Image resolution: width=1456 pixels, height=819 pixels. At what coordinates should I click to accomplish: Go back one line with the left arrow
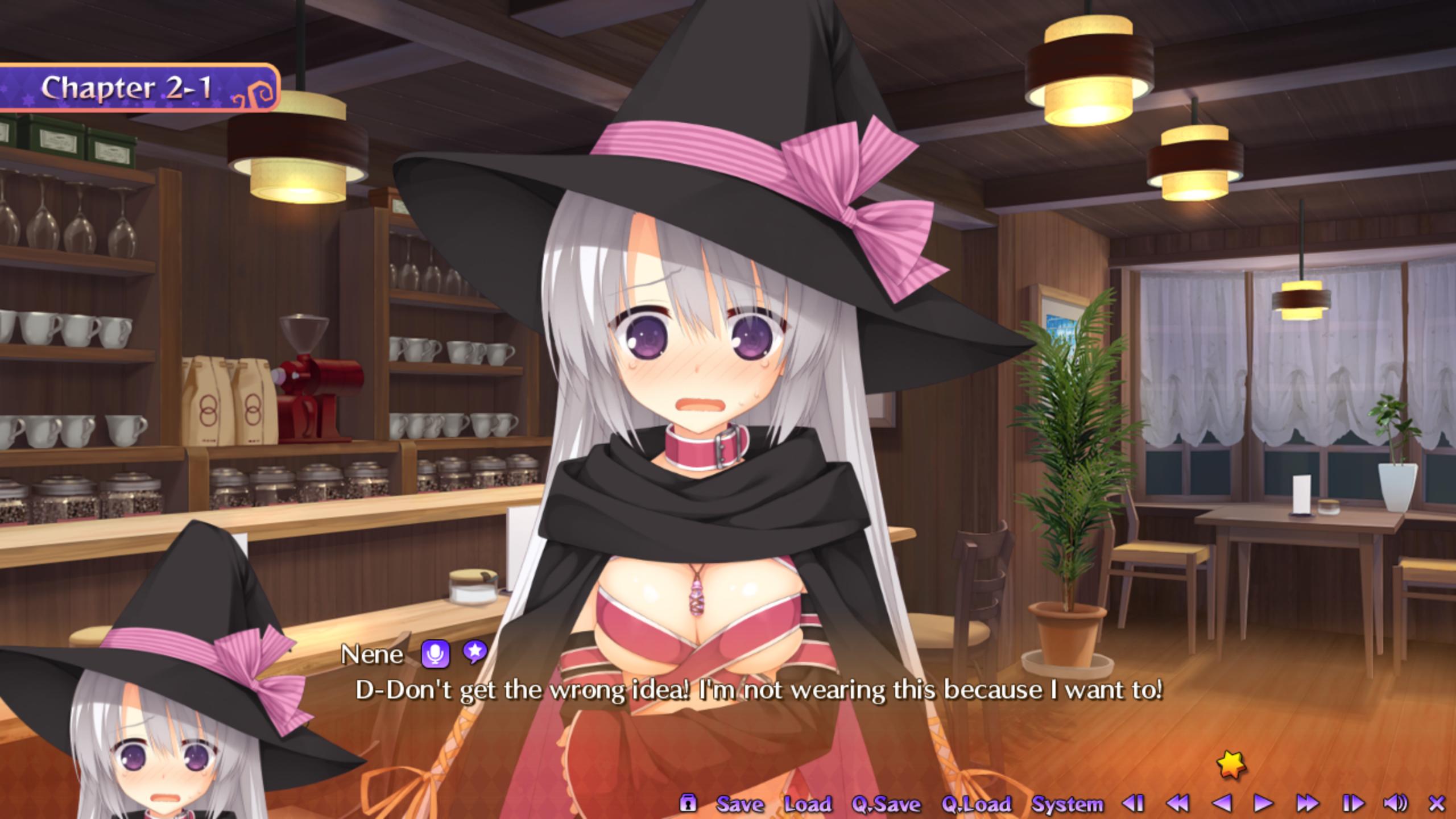click(1221, 803)
